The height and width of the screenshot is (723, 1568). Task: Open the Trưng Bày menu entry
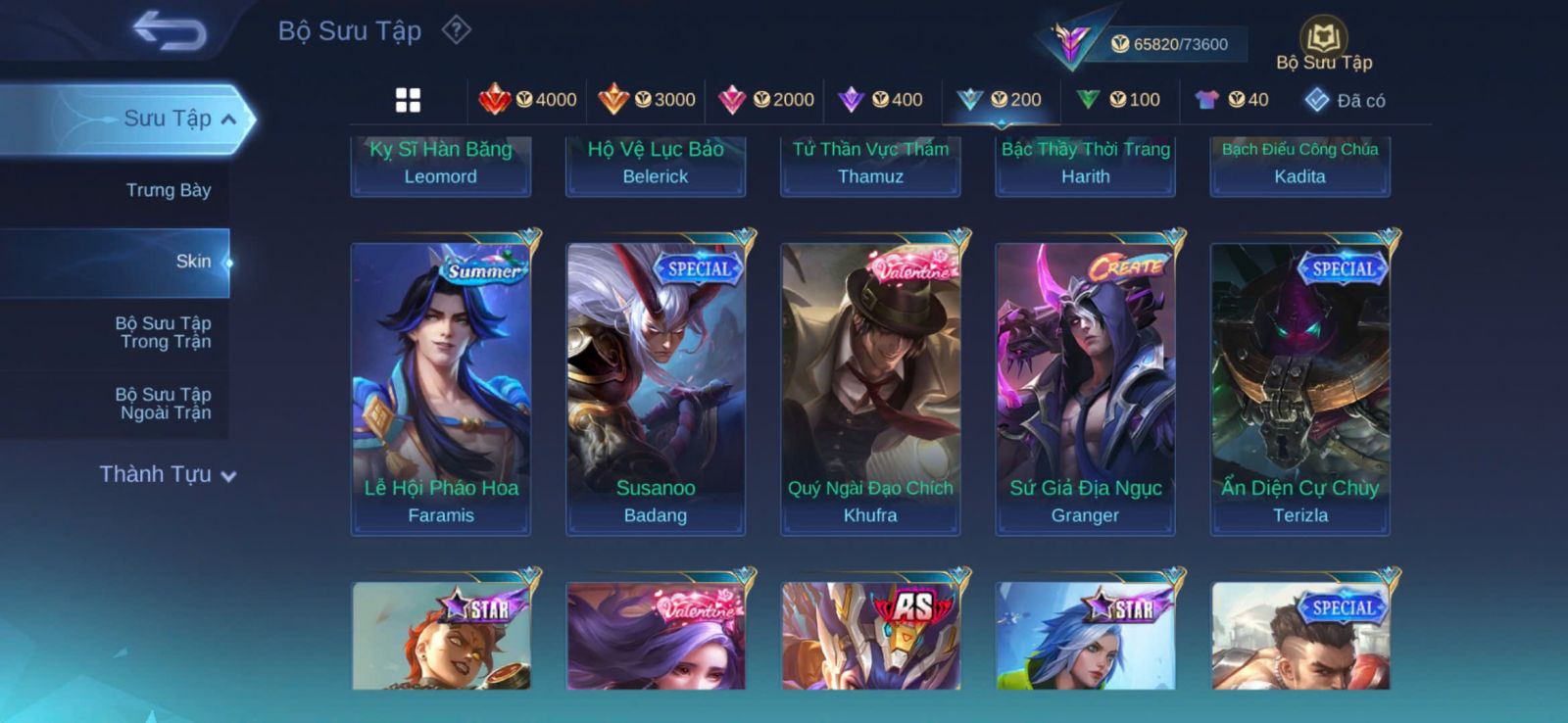pyautogui.click(x=168, y=190)
